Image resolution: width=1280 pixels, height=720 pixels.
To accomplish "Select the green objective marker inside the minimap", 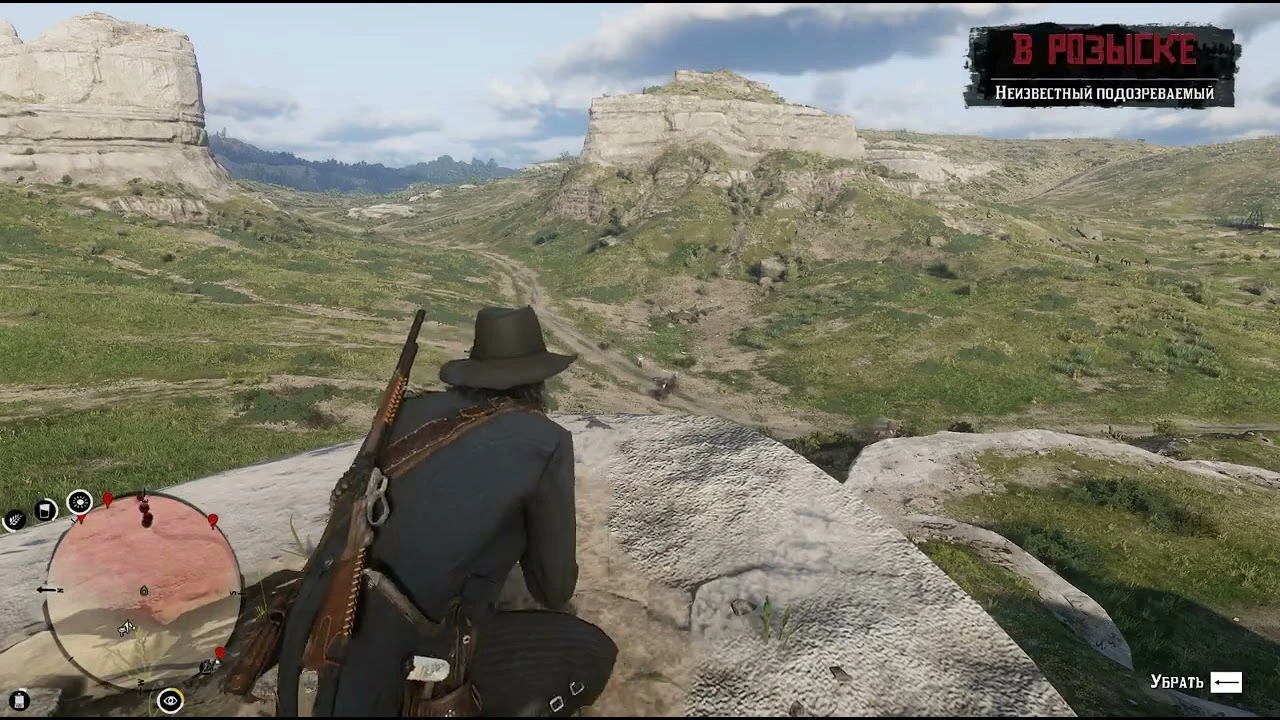I will 143,591.
